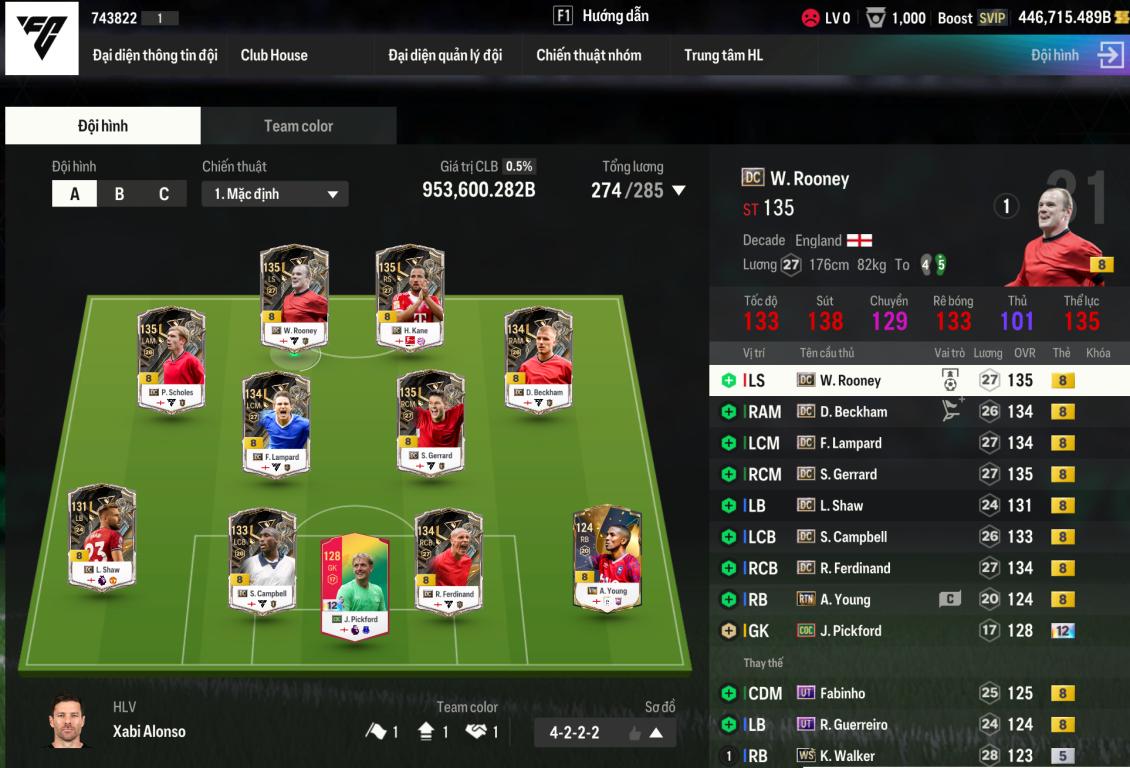Viewport: 1130px width, 768px height.
Task: Go to Trung tâm HL
Action: point(723,55)
